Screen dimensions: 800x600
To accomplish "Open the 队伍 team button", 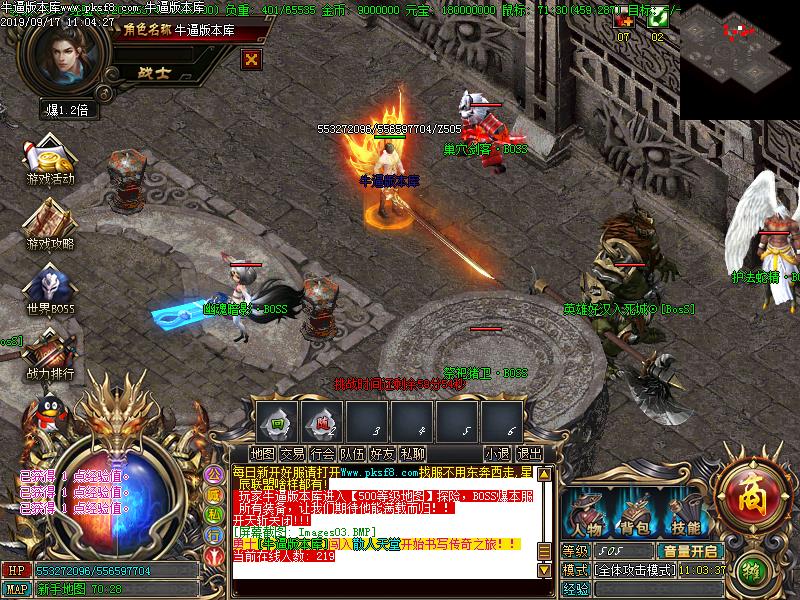I will 353,453.
